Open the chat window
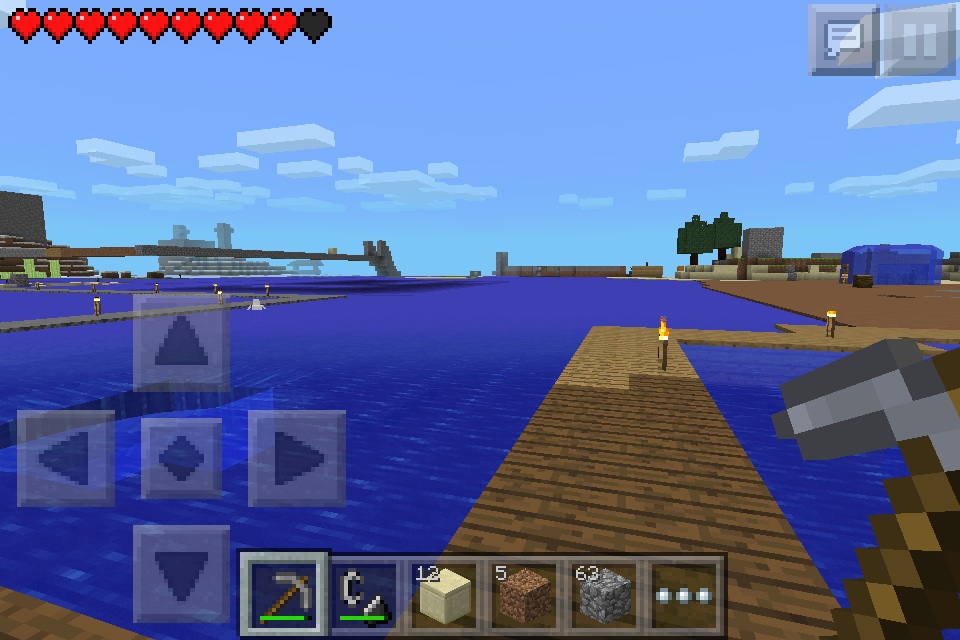 843,40
